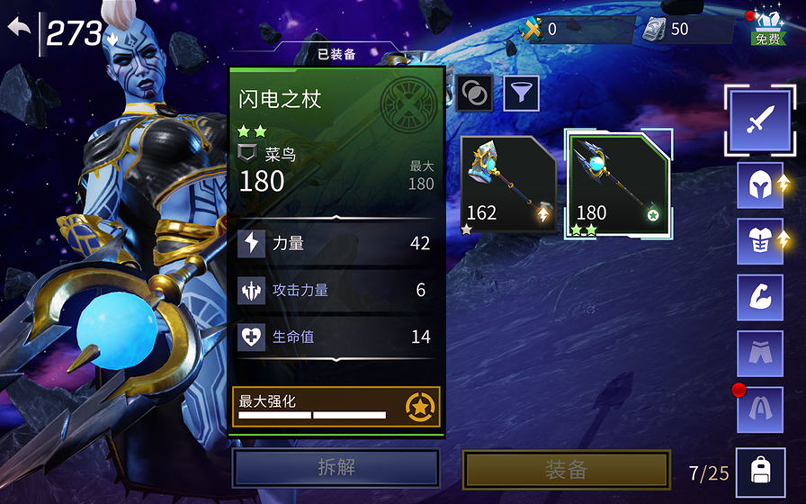Claim the free crystal gift
This screenshot has width=806, height=504.
pos(767,27)
